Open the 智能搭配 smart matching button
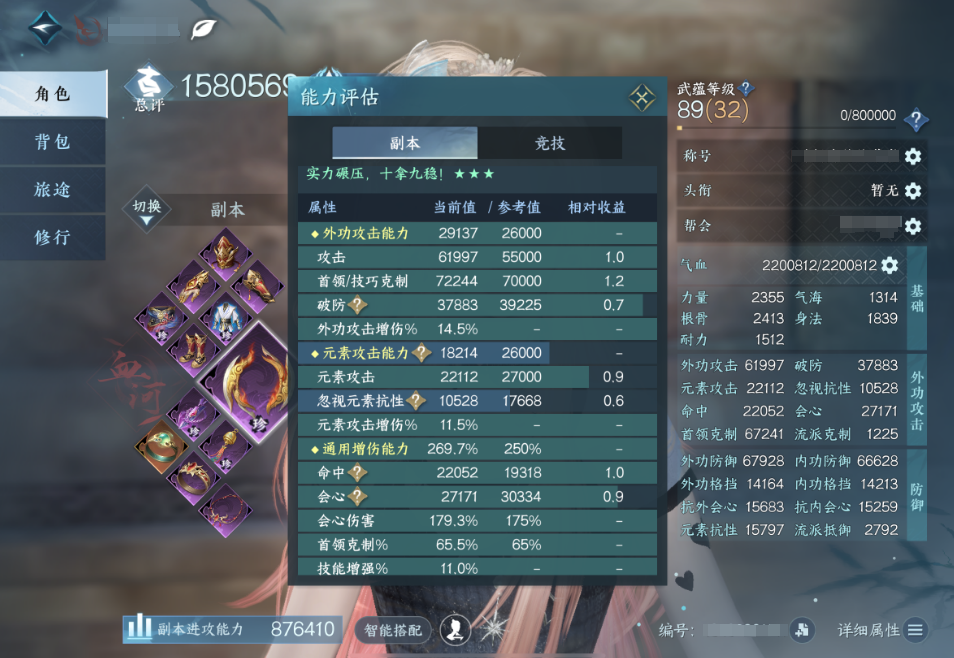Image resolution: width=954 pixels, height=658 pixels. (x=393, y=630)
